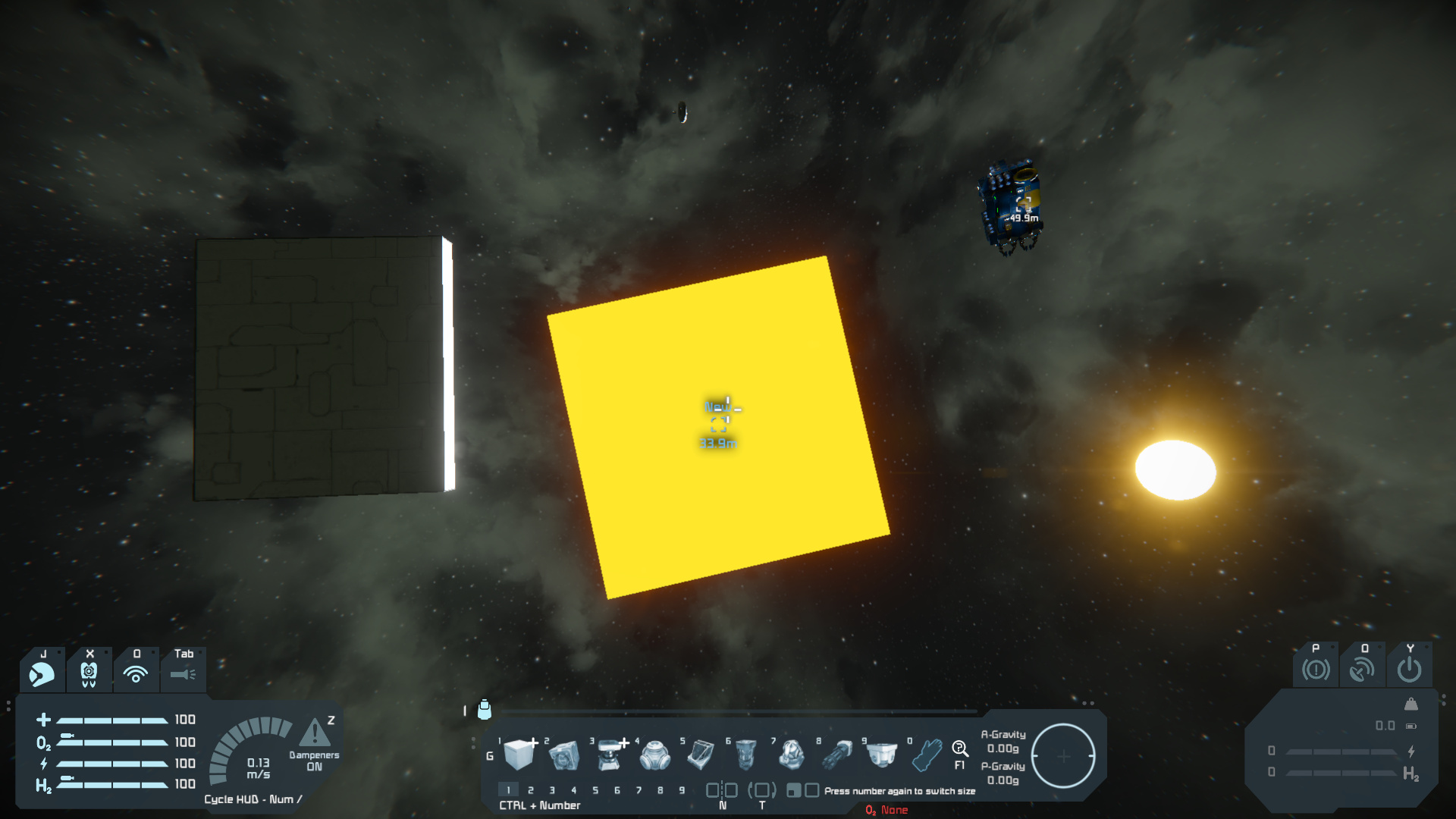The width and height of the screenshot is (1456, 819).
Task: Toggle the Dampeners warning triangle
Action: tap(315, 733)
